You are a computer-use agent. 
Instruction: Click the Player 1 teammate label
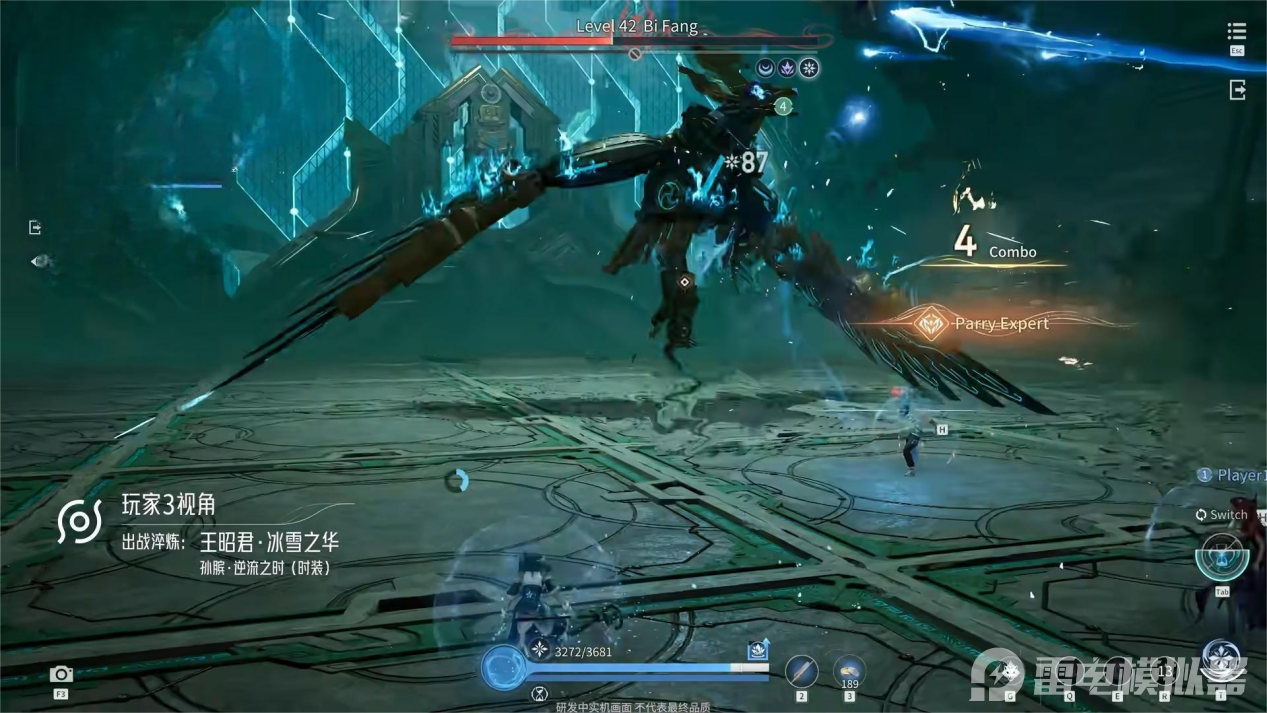pyautogui.click(x=1233, y=476)
